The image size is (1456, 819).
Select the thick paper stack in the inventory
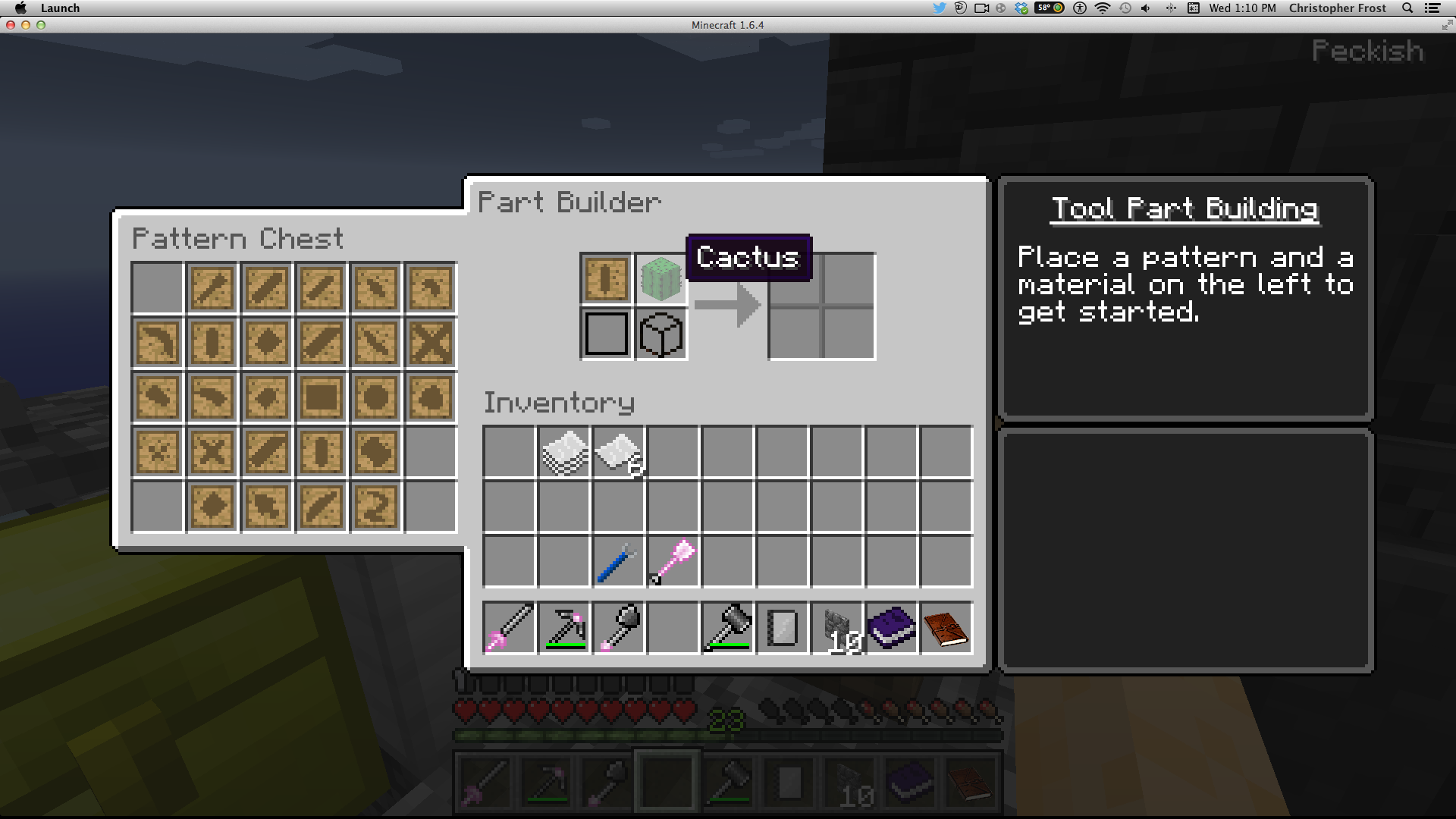click(564, 453)
